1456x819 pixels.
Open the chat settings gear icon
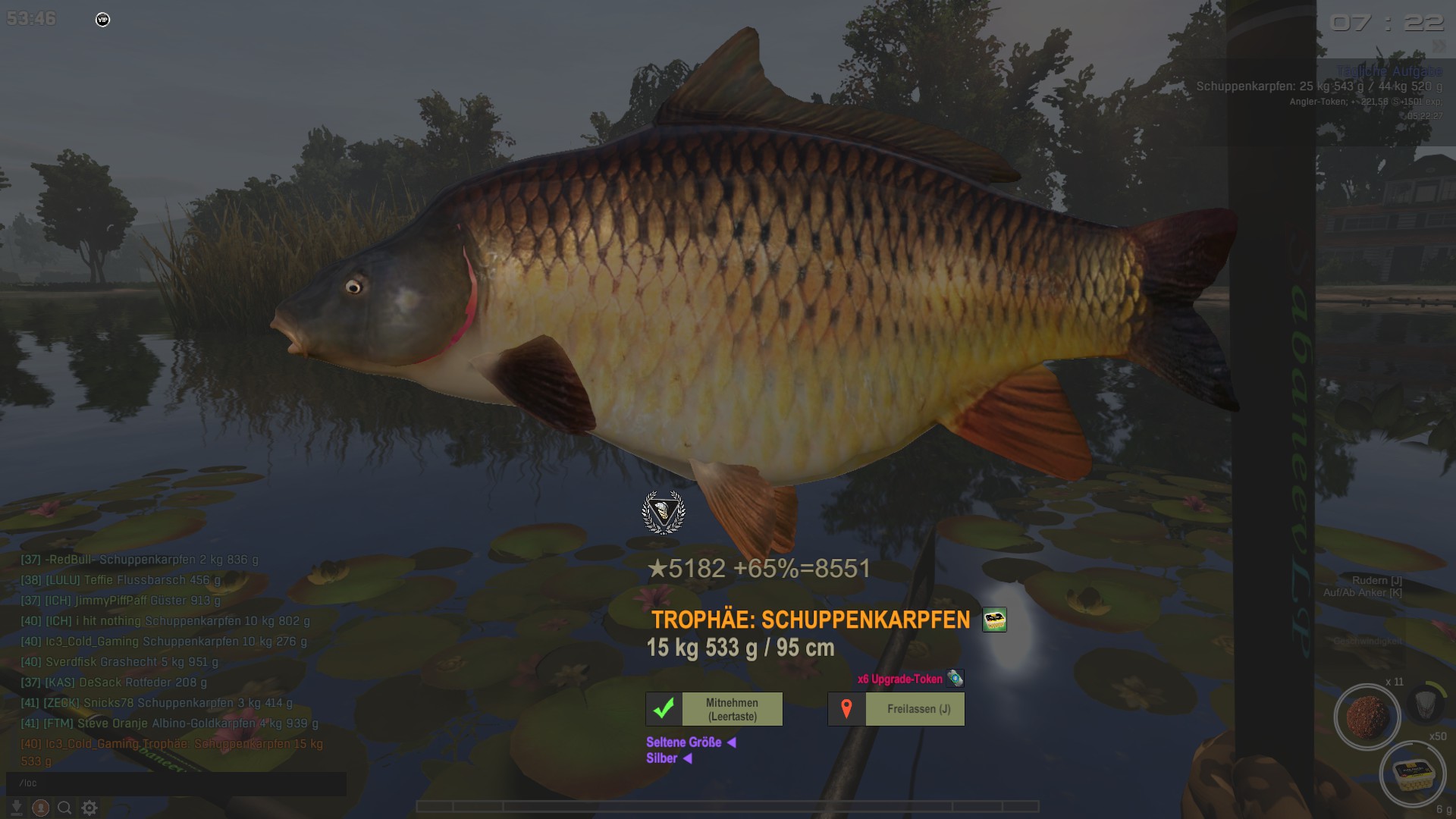pos(89,808)
